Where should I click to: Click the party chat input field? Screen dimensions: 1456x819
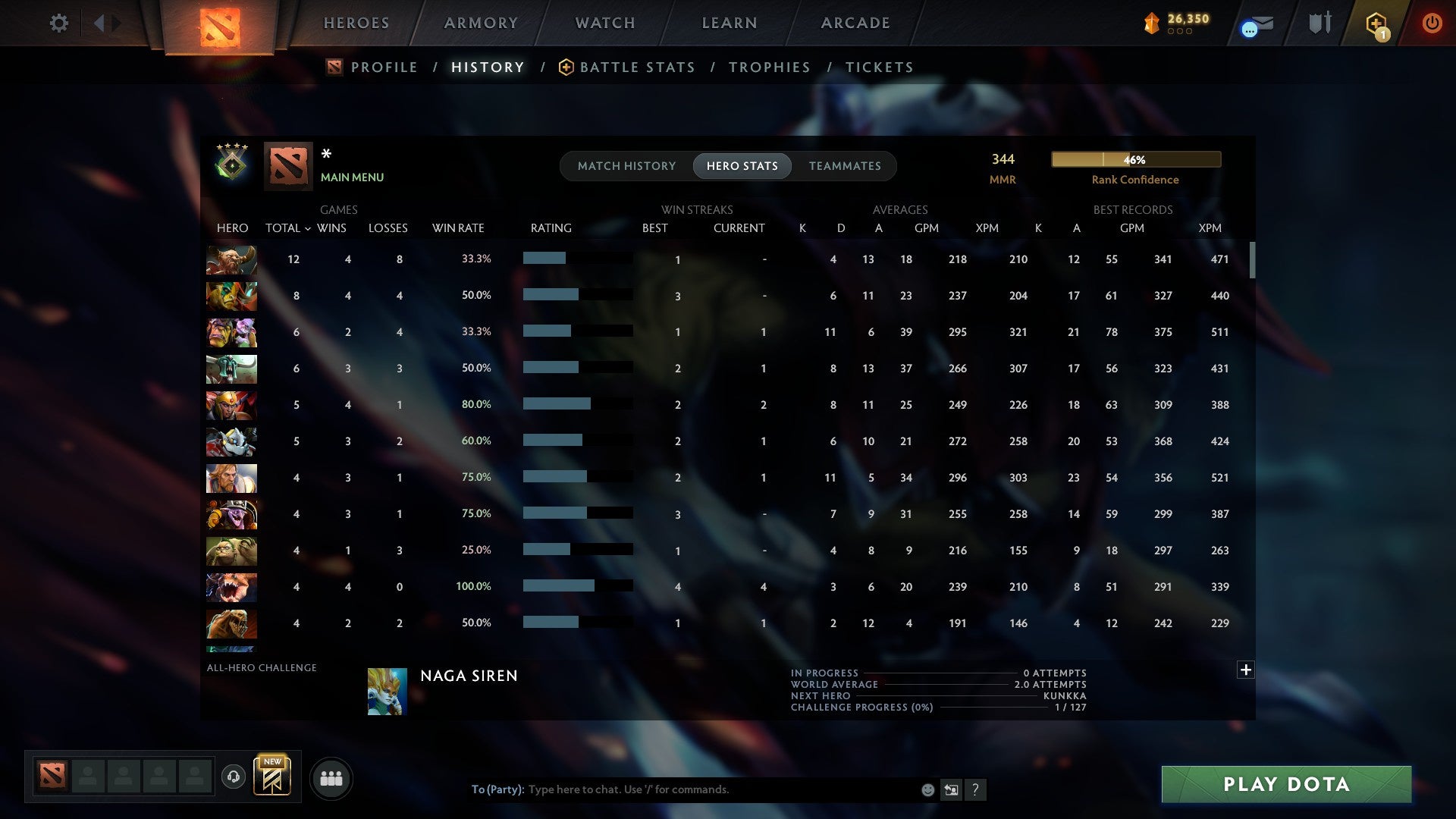(682, 789)
